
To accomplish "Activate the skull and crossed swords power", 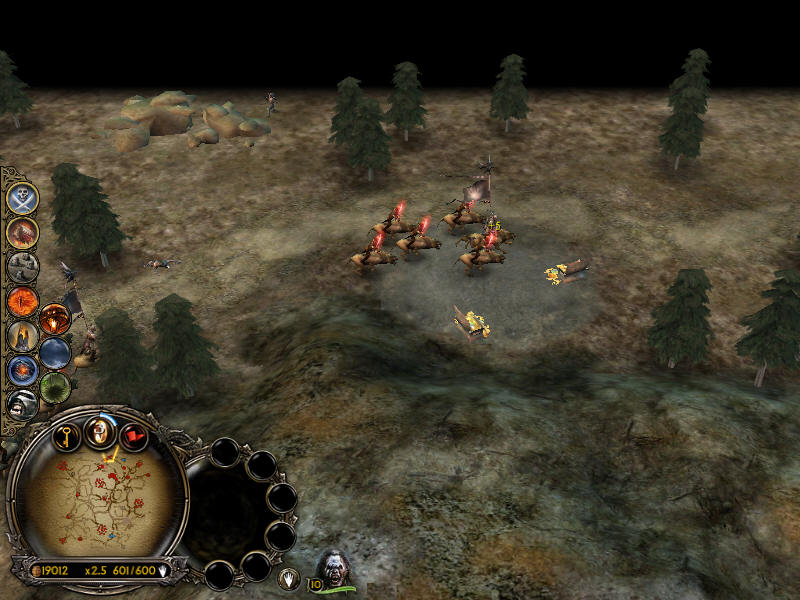I will 22,197.
